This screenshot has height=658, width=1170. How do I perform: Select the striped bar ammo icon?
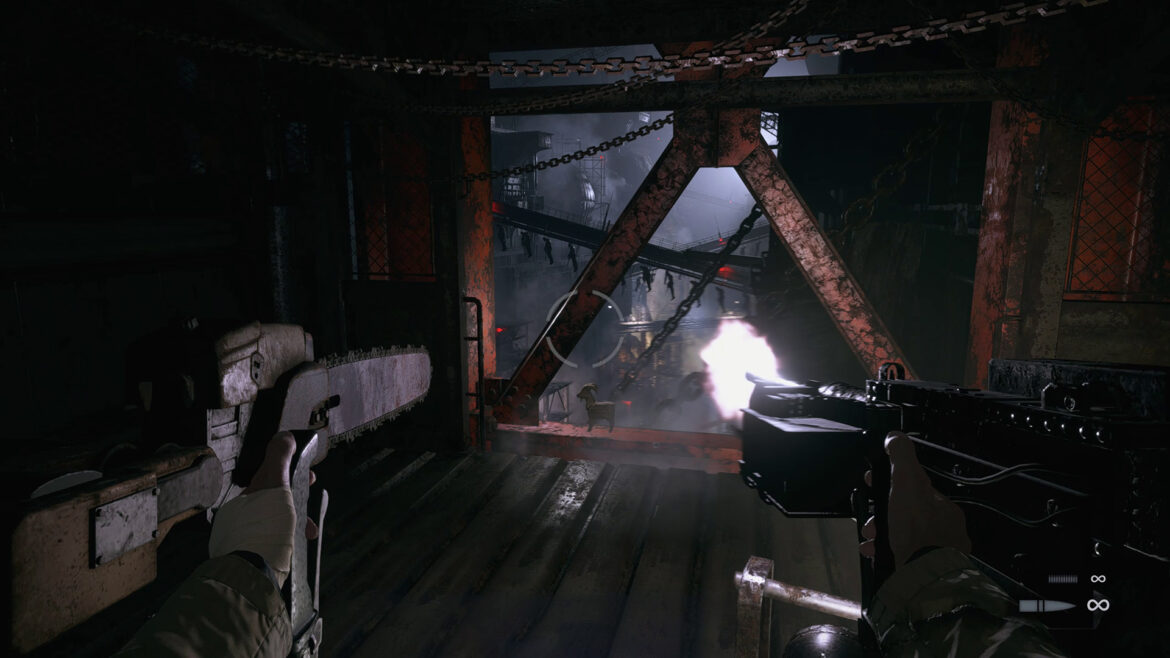tap(1062, 579)
